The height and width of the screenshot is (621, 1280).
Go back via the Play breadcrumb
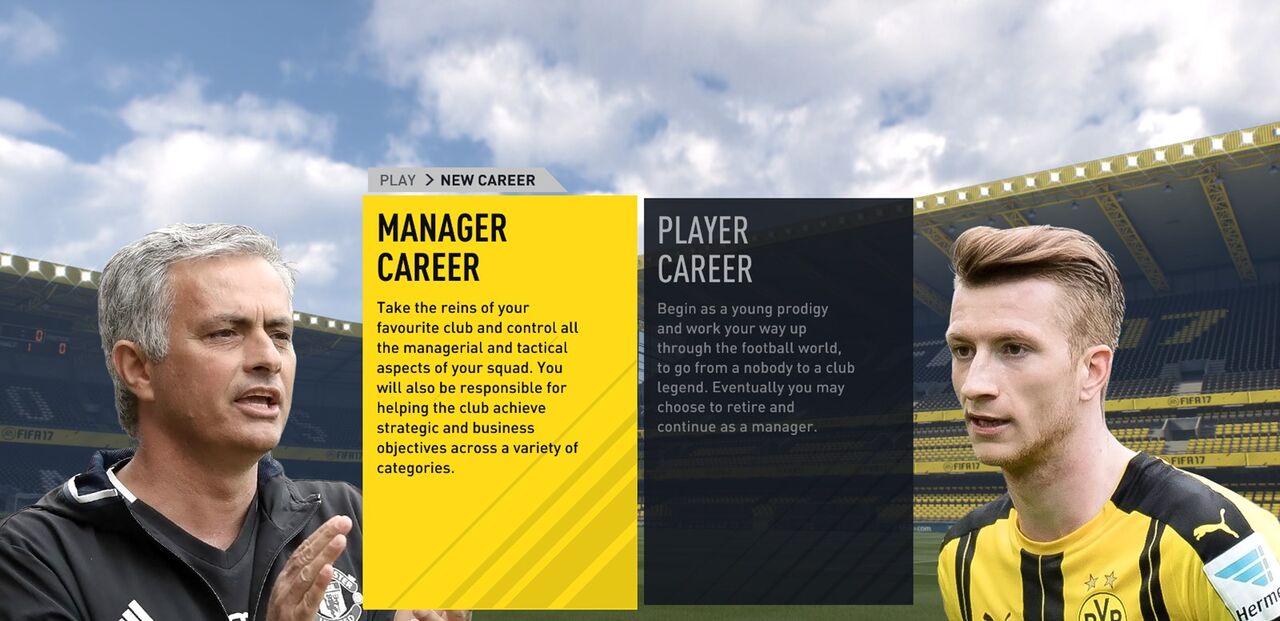click(x=397, y=181)
